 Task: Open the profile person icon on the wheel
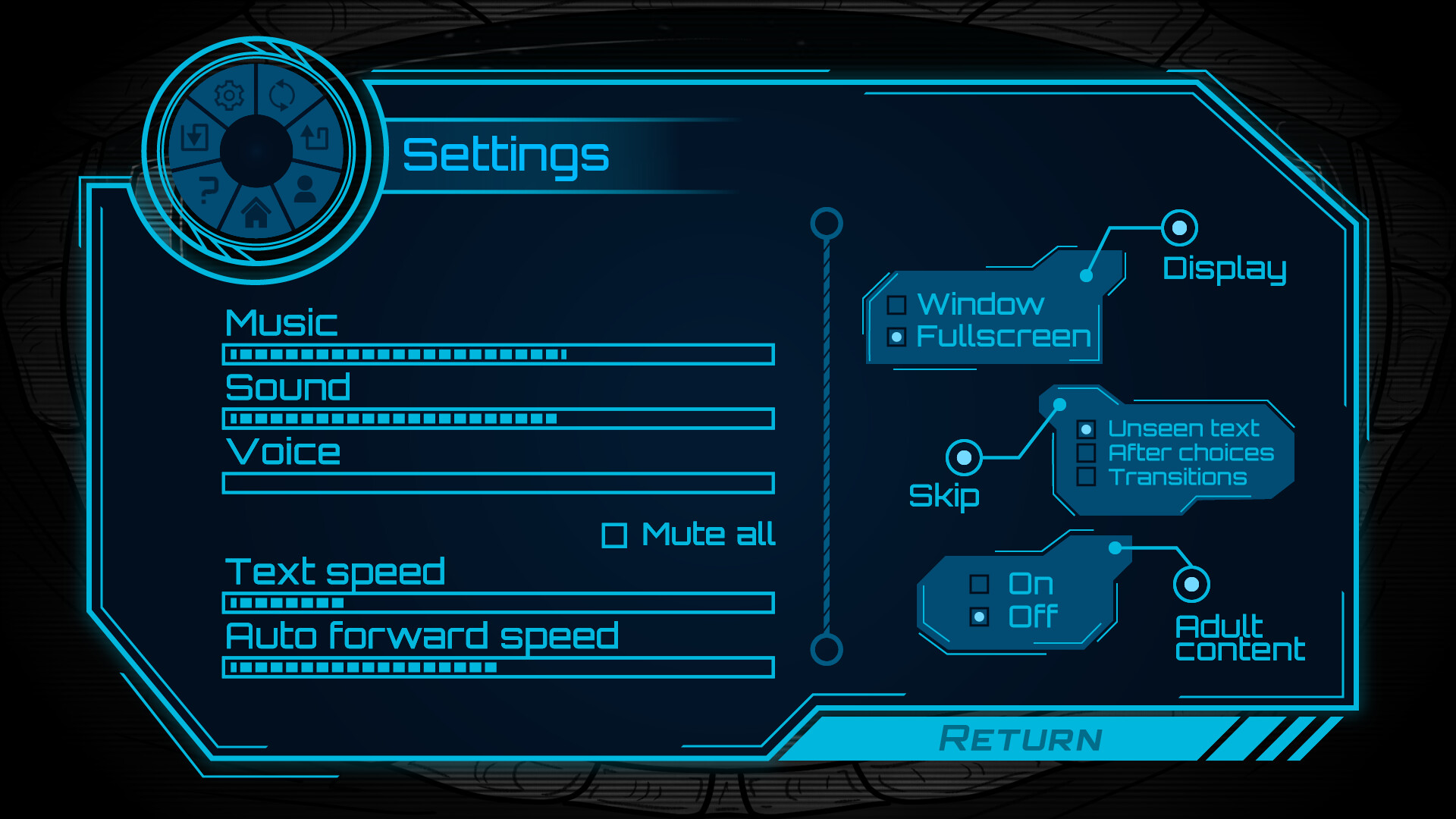pos(304,190)
